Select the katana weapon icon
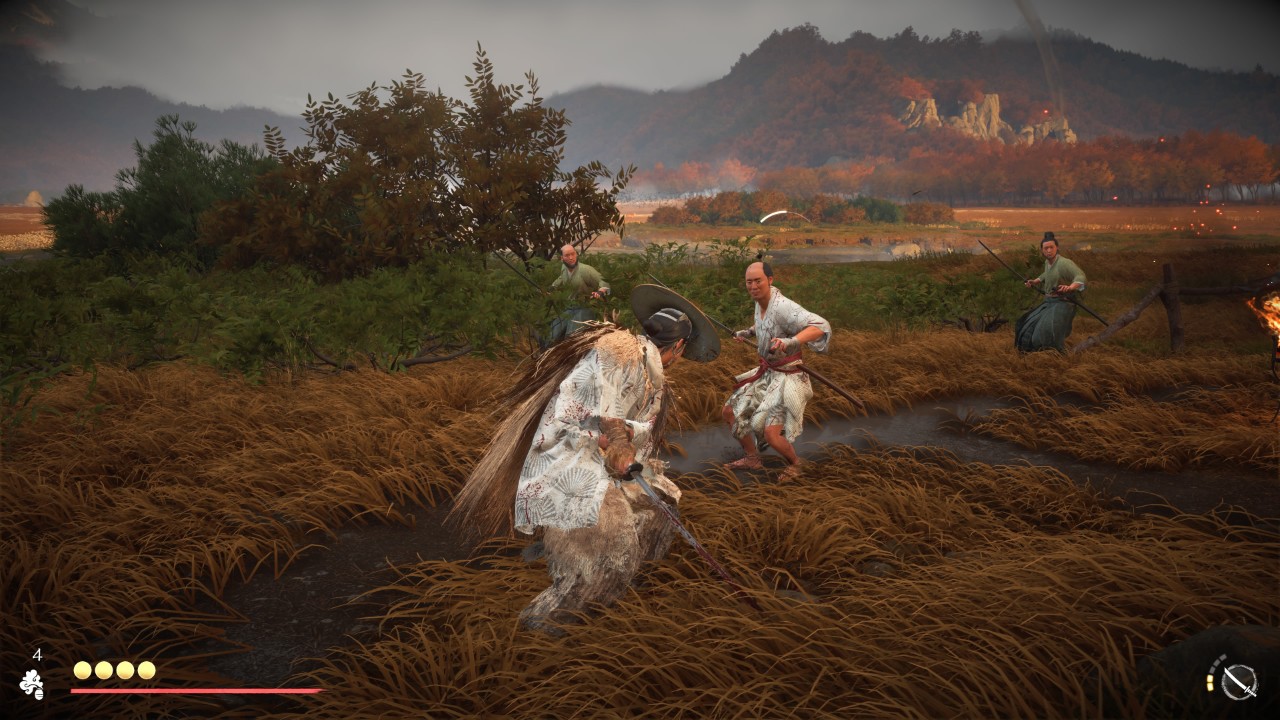This screenshot has height=720, width=1280. coord(1239,682)
